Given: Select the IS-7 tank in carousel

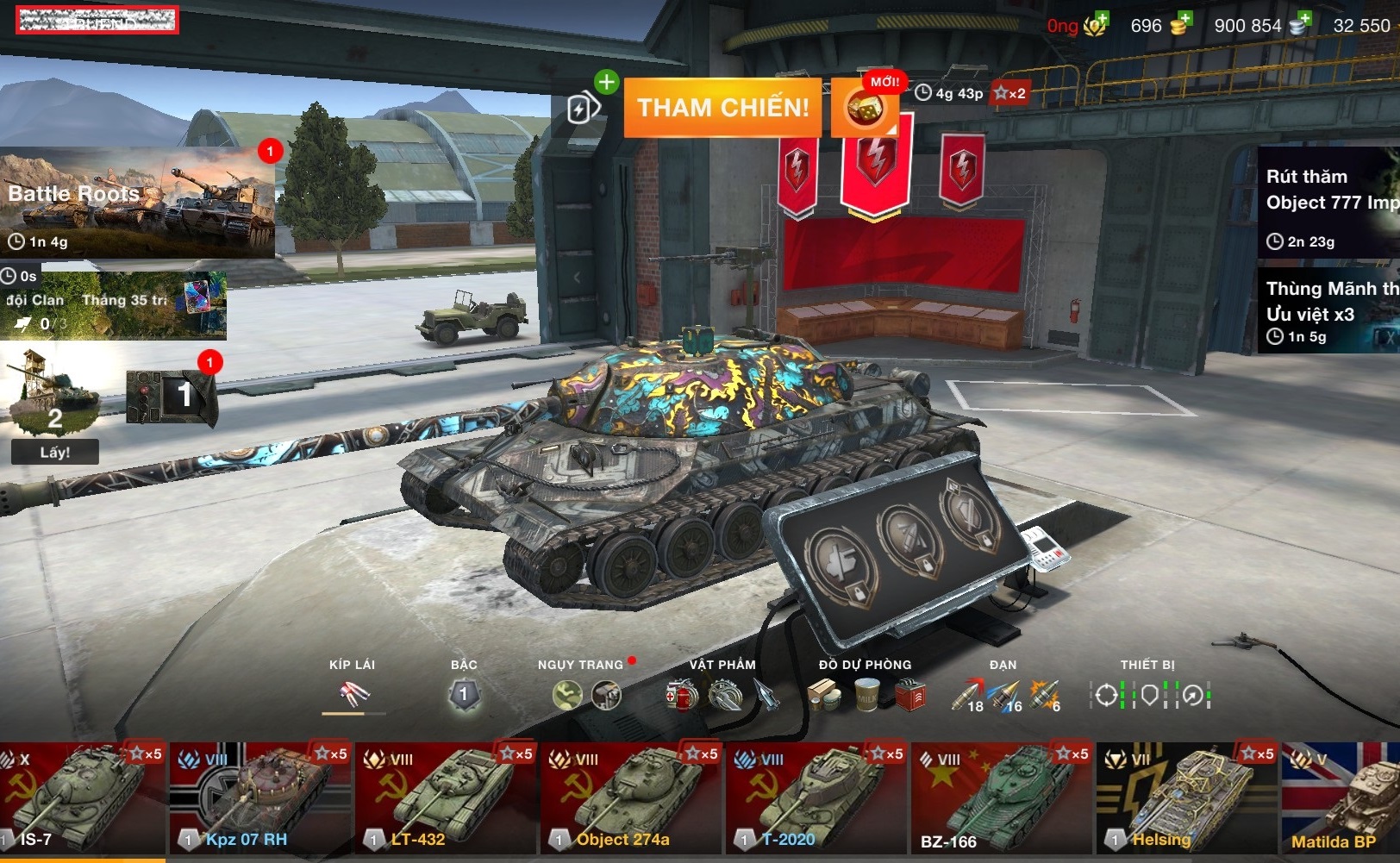Looking at the screenshot, I should (82, 797).
